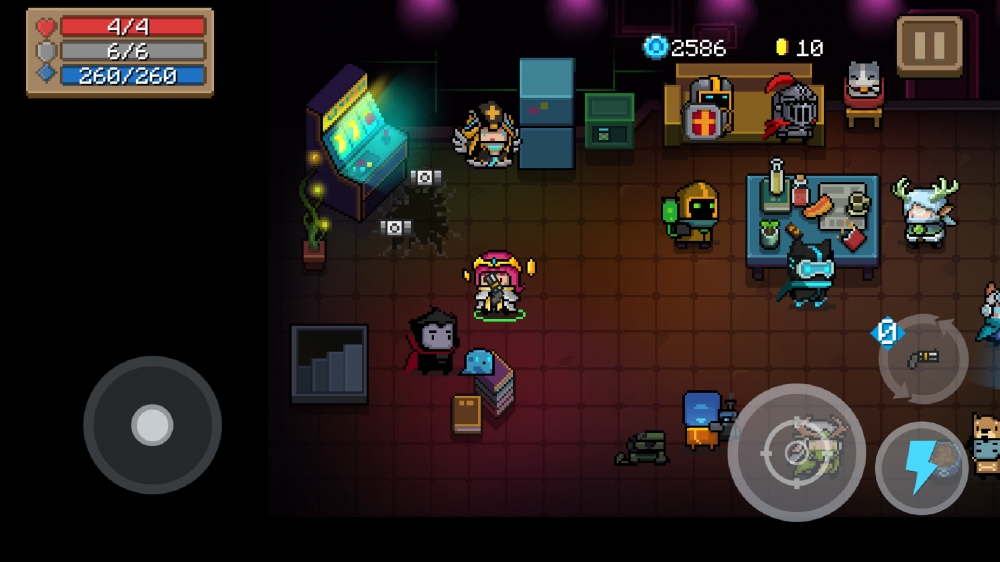
Task: Tap the virtual movement joystick
Action: click(x=152, y=425)
